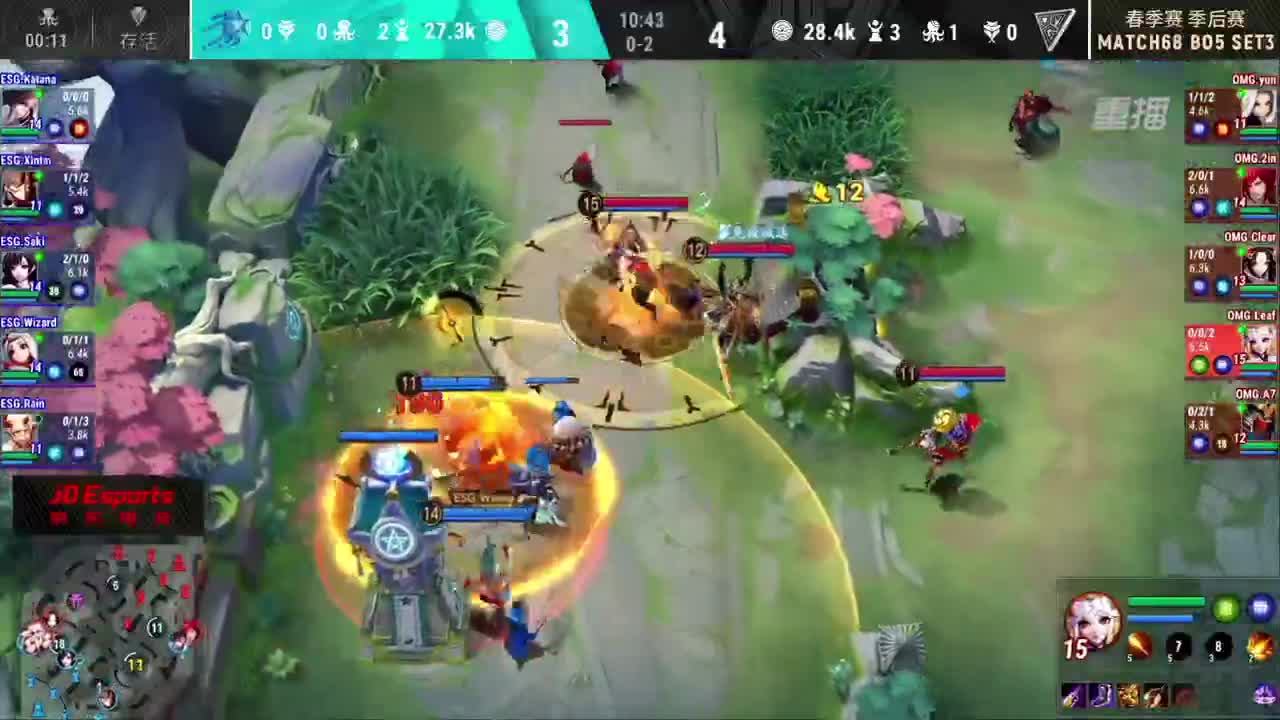Click the featured hero's green health bar

point(1166,599)
